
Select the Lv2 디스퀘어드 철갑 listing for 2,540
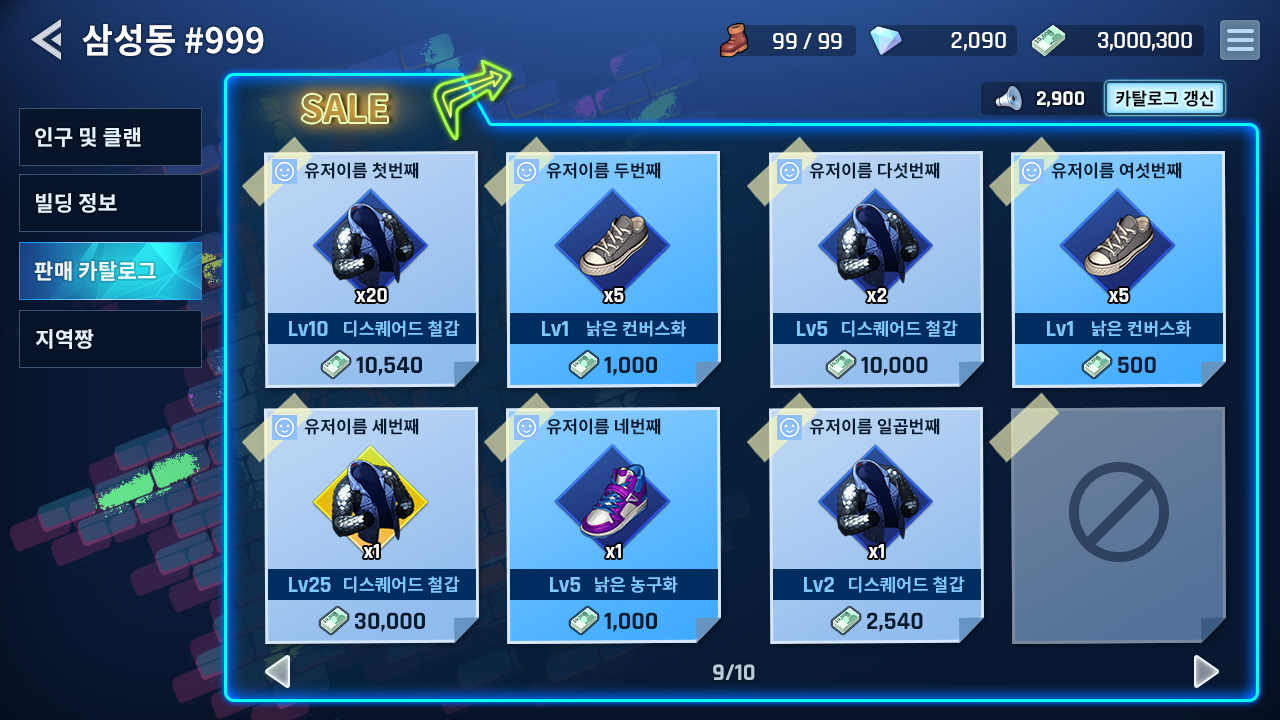(x=876, y=525)
